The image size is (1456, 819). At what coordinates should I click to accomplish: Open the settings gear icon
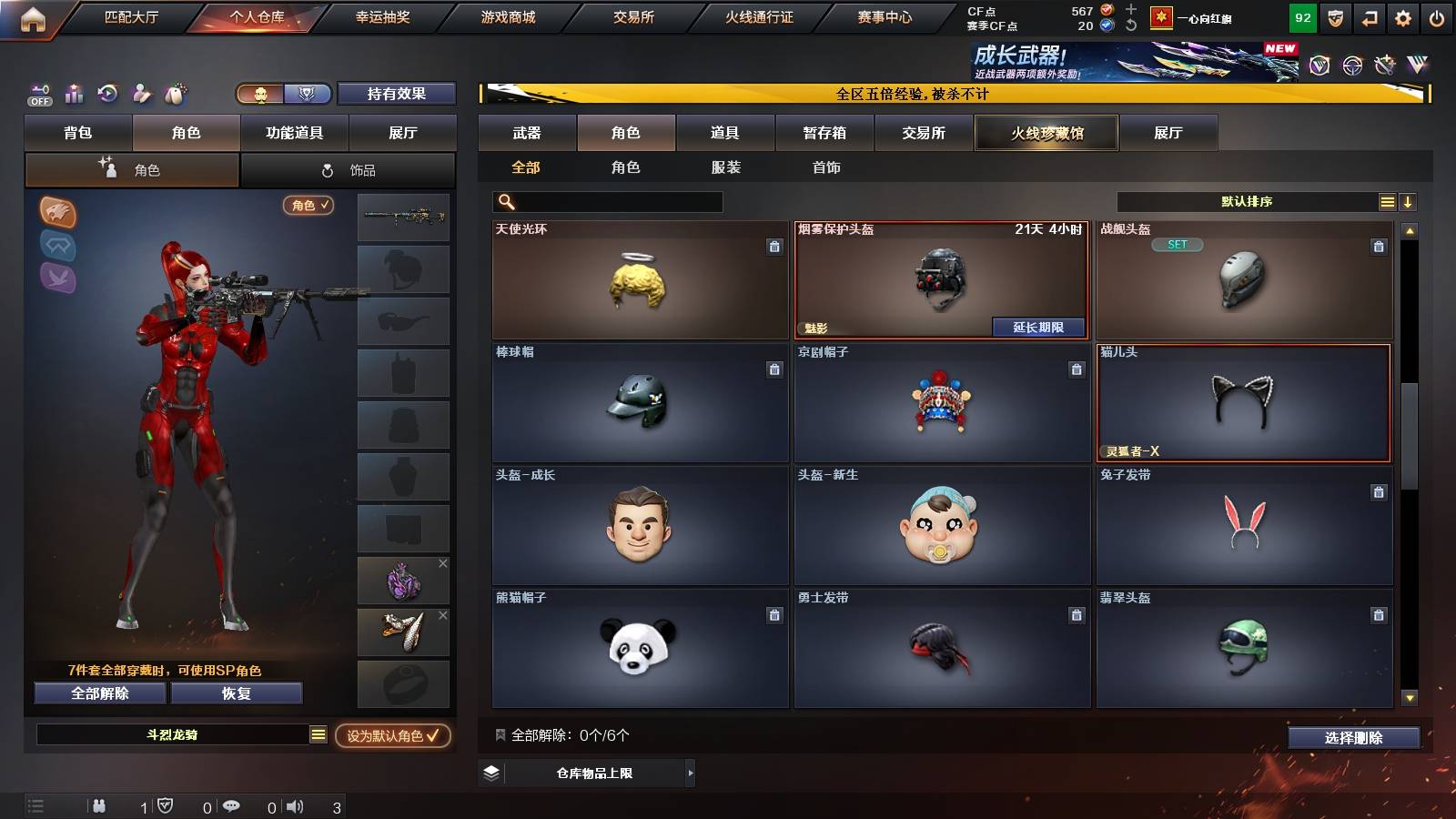pyautogui.click(x=1402, y=16)
